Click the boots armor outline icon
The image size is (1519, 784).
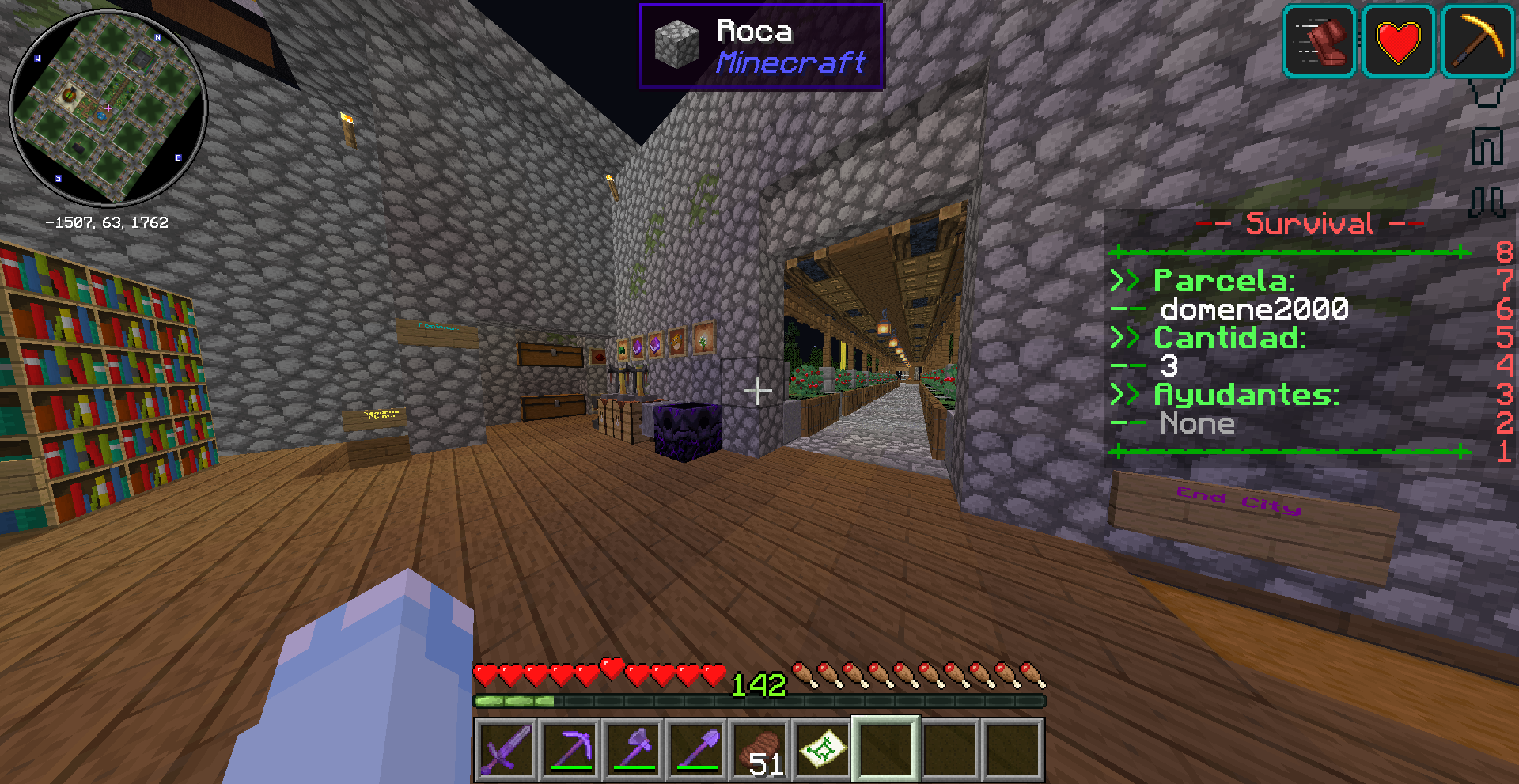[x=1487, y=201]
